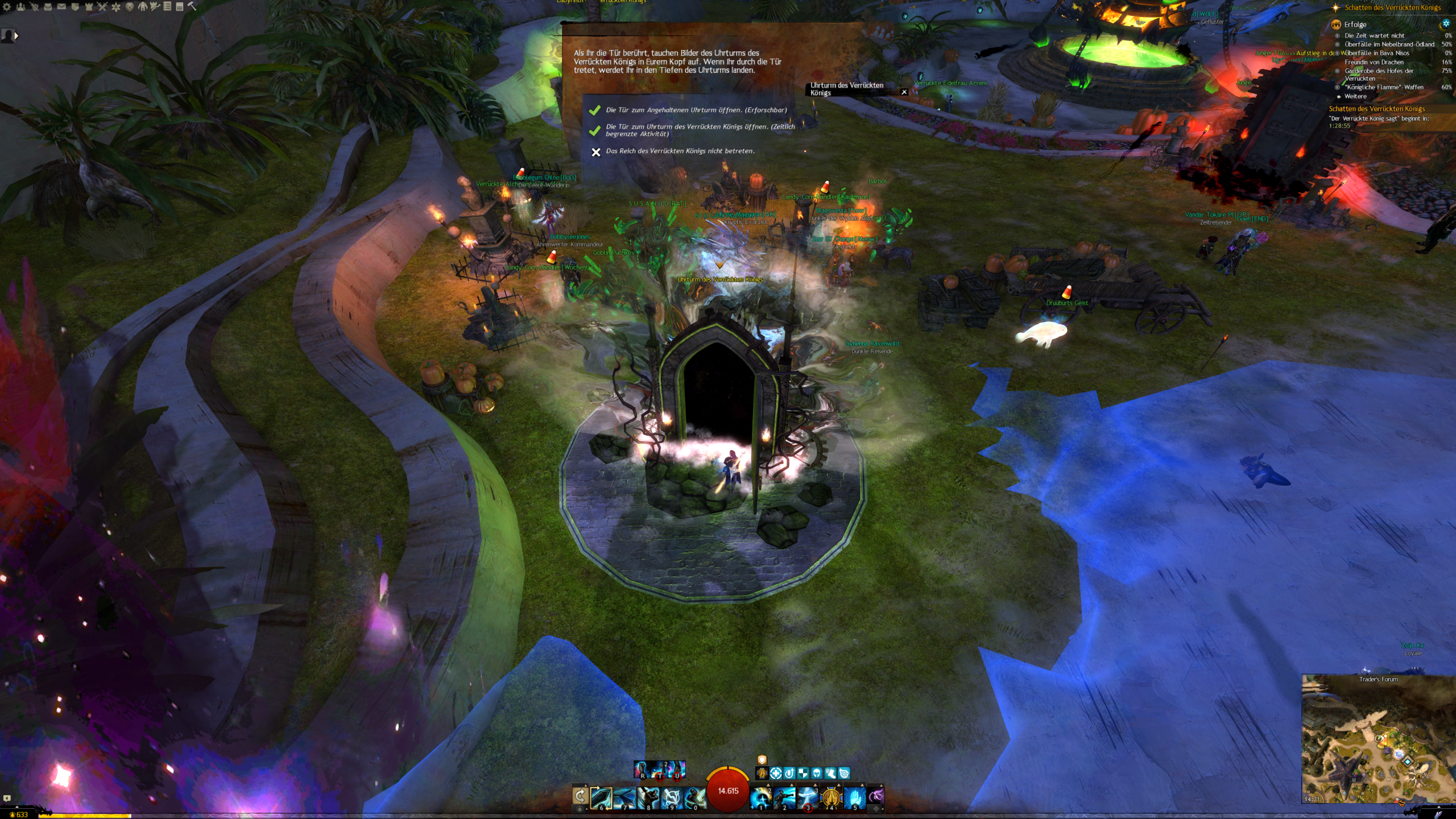Activate the helmet virtue icon
Screen dimensions: 1456x819
(x=817, y=773)
